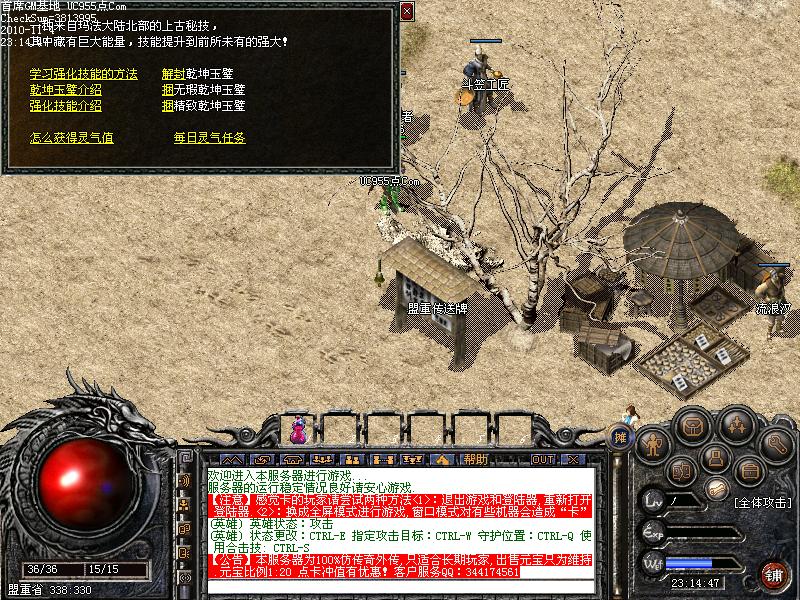Open the character equipment round button
Viewport: 800px width, 600px height.
[x=654, y=443]
